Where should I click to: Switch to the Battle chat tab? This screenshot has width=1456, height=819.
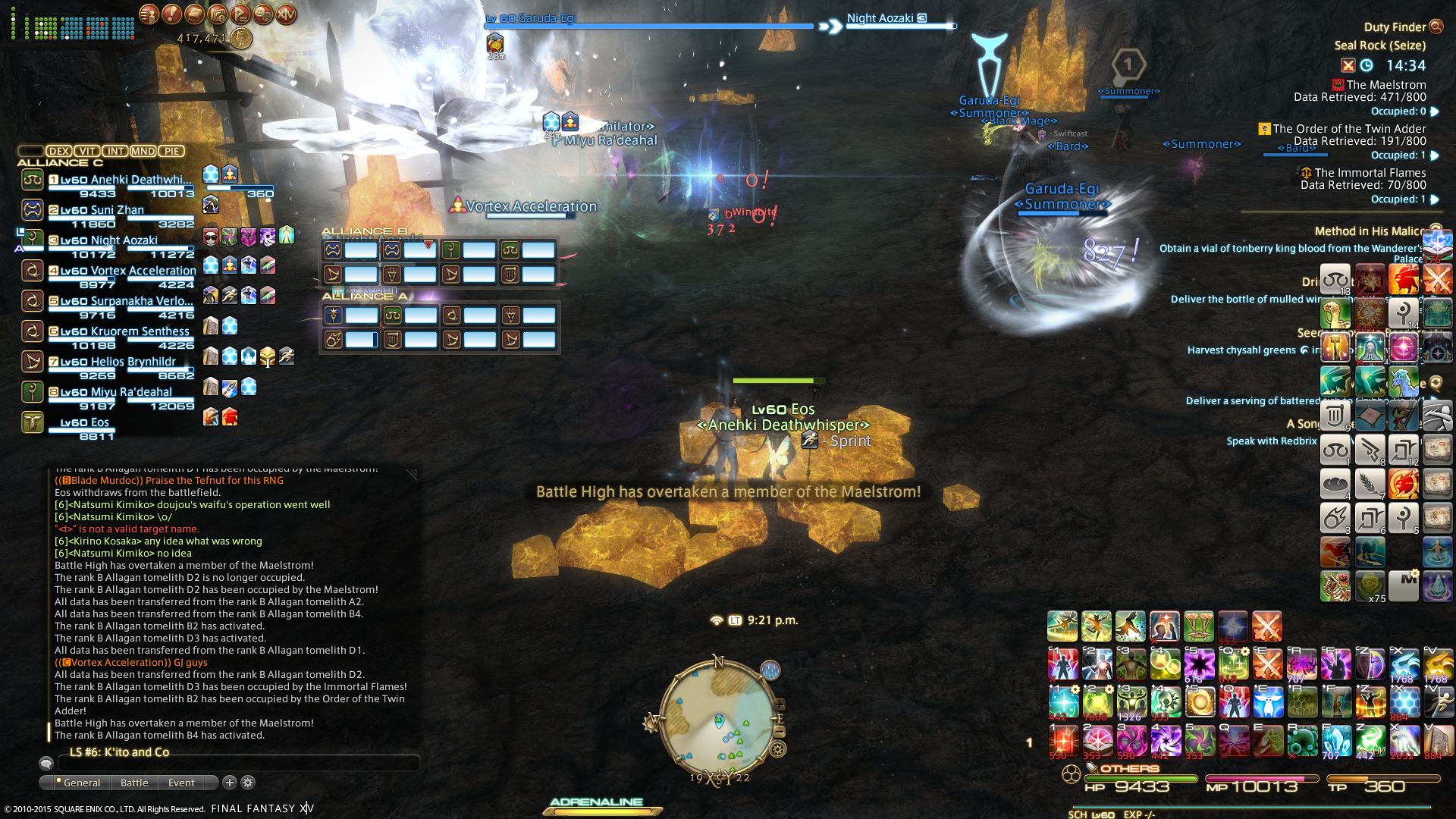point(134,783)
